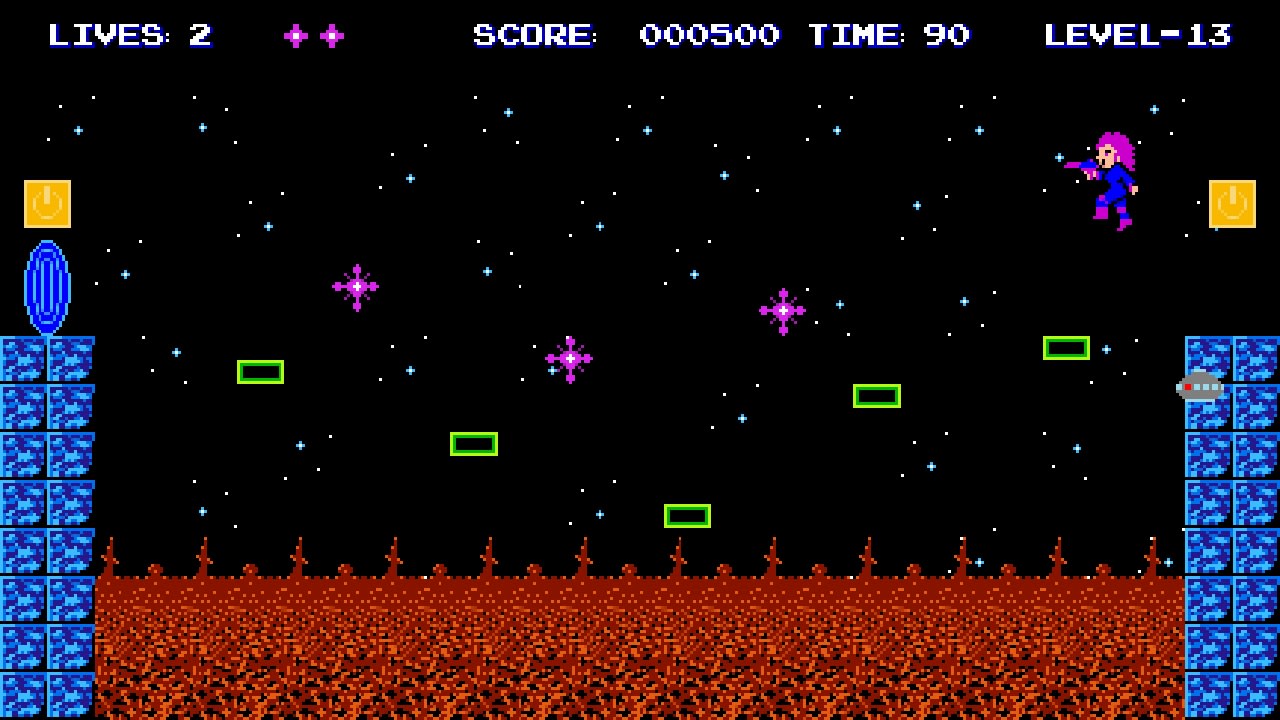Click the pink snowflake enemy in the middle
The image size is (1280, 720).
click(x=570, y=358)
